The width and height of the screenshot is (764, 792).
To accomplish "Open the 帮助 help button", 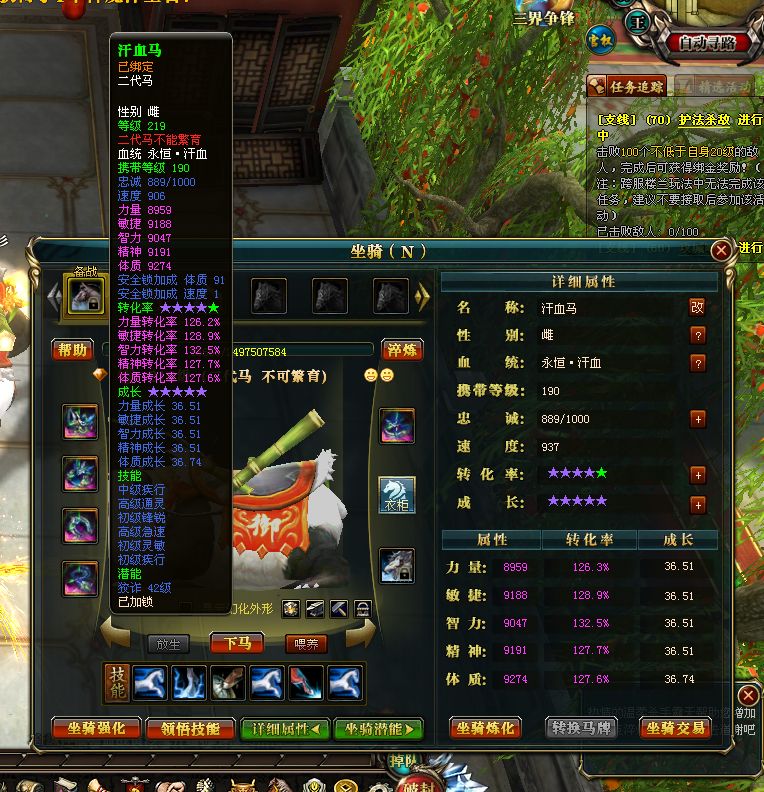I will 73,350.
